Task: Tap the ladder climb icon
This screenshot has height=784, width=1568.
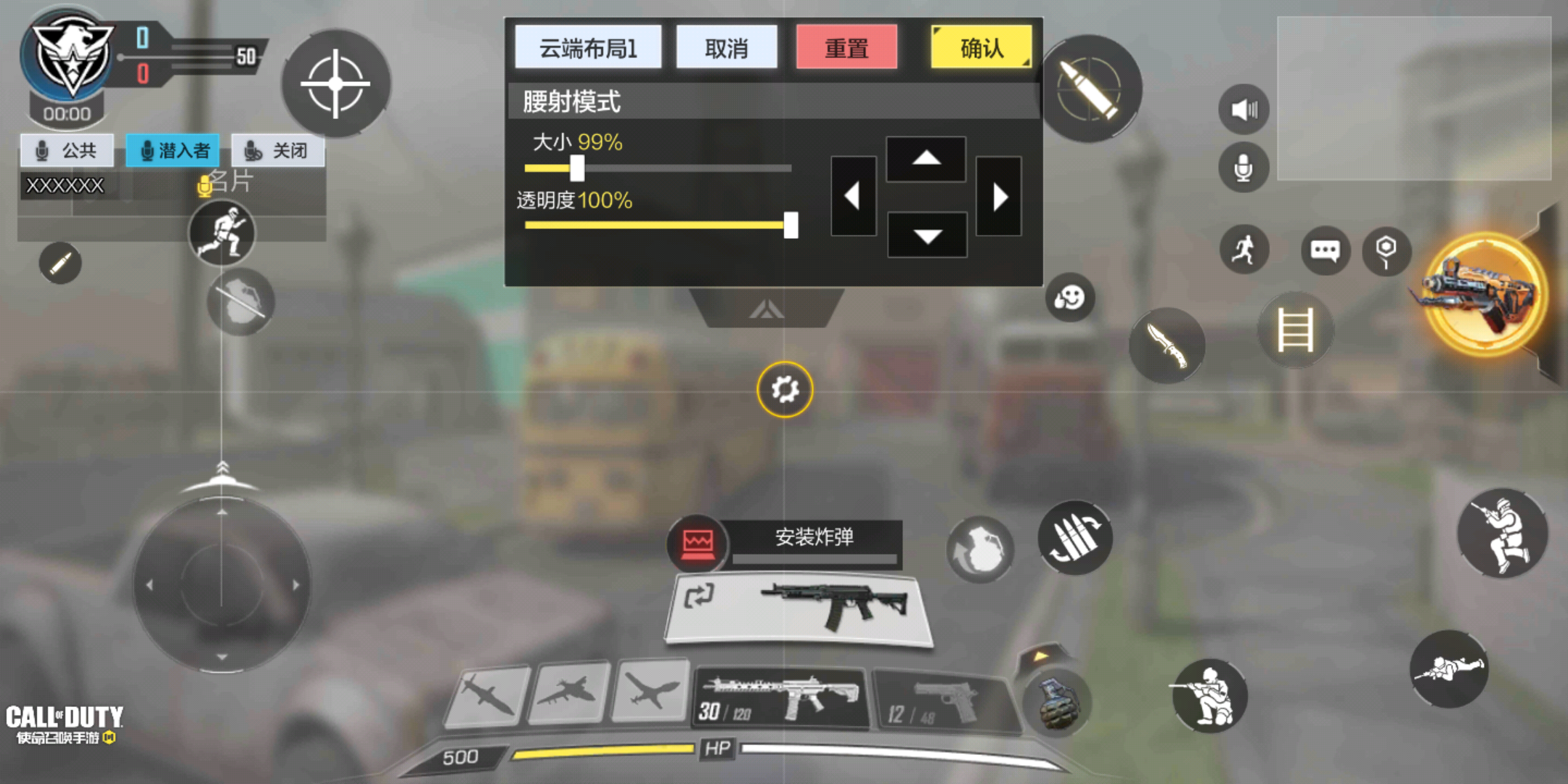Action: [1296, 330]
